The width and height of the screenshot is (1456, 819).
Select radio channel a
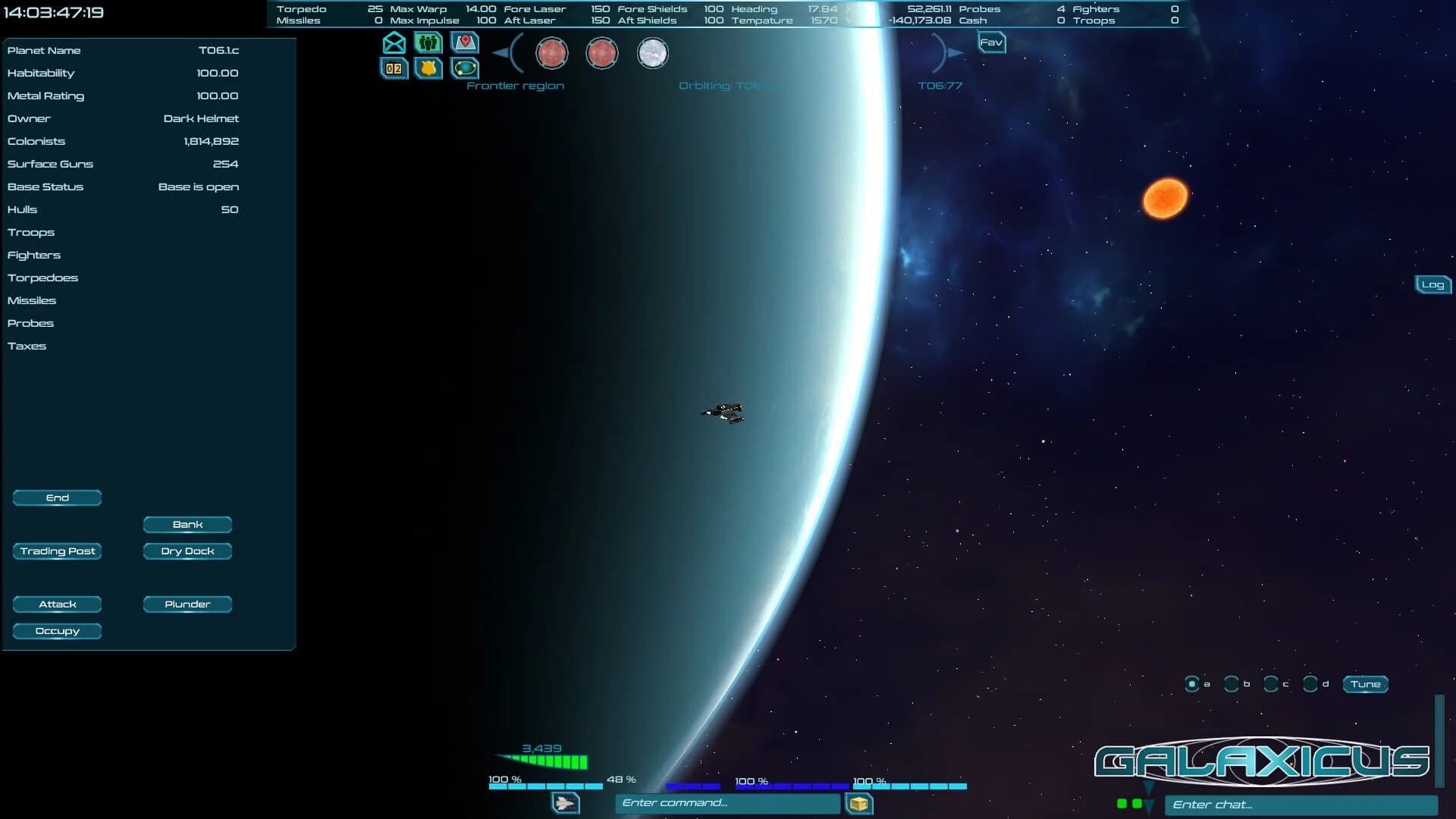click(1194, 683)
